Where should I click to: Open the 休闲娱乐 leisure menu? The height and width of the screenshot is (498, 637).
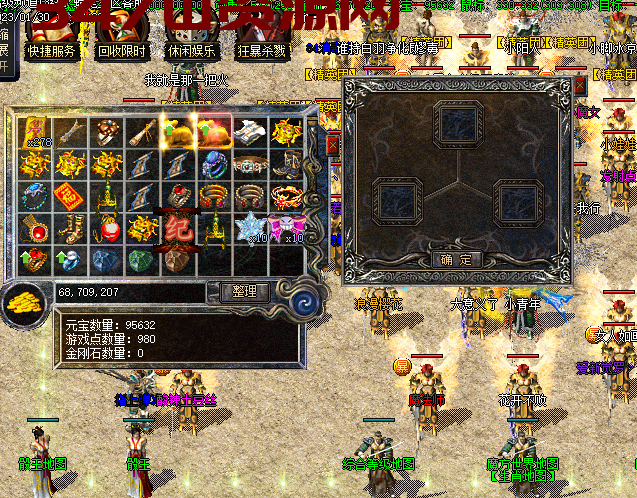(191, 52)
